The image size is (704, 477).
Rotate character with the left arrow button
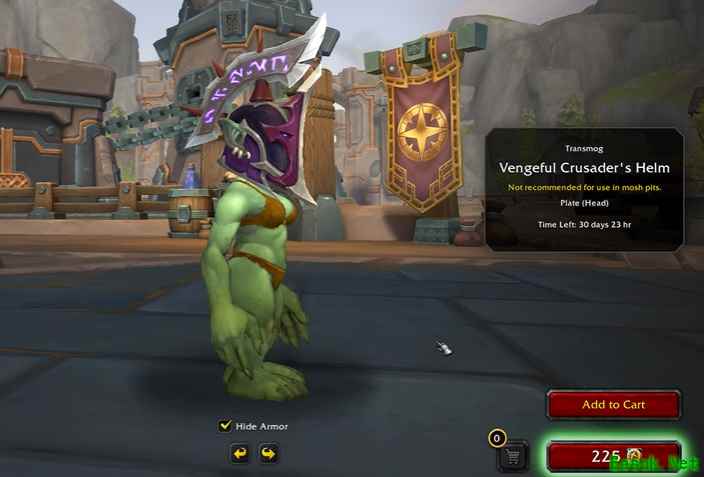click(240, 454)
